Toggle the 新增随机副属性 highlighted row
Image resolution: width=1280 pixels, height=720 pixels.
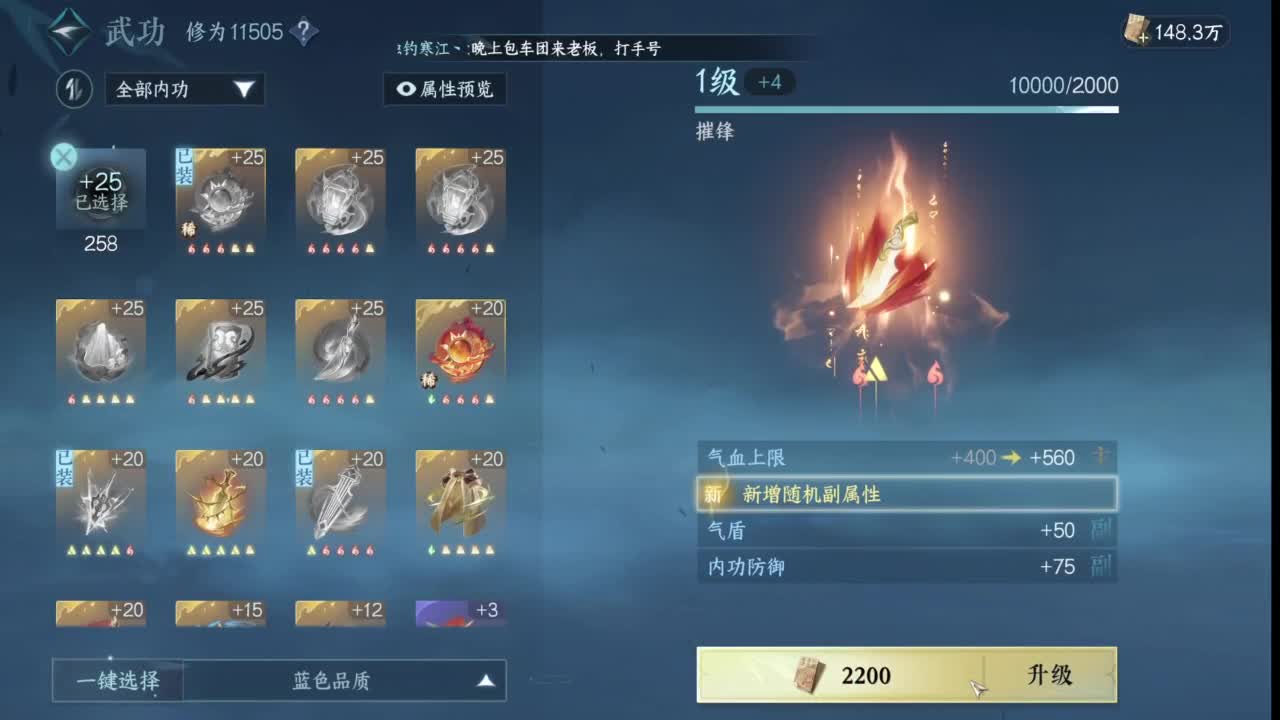point(905,494)
